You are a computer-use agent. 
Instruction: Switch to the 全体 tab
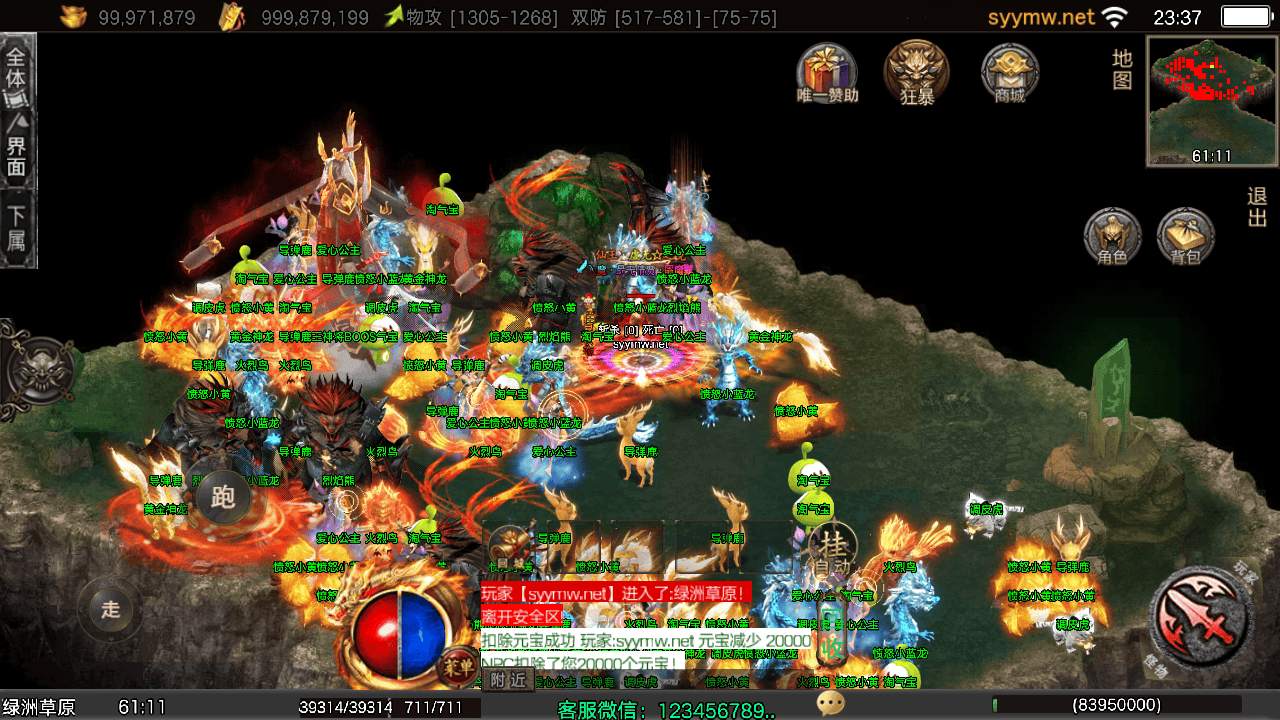tap(19, 72)
